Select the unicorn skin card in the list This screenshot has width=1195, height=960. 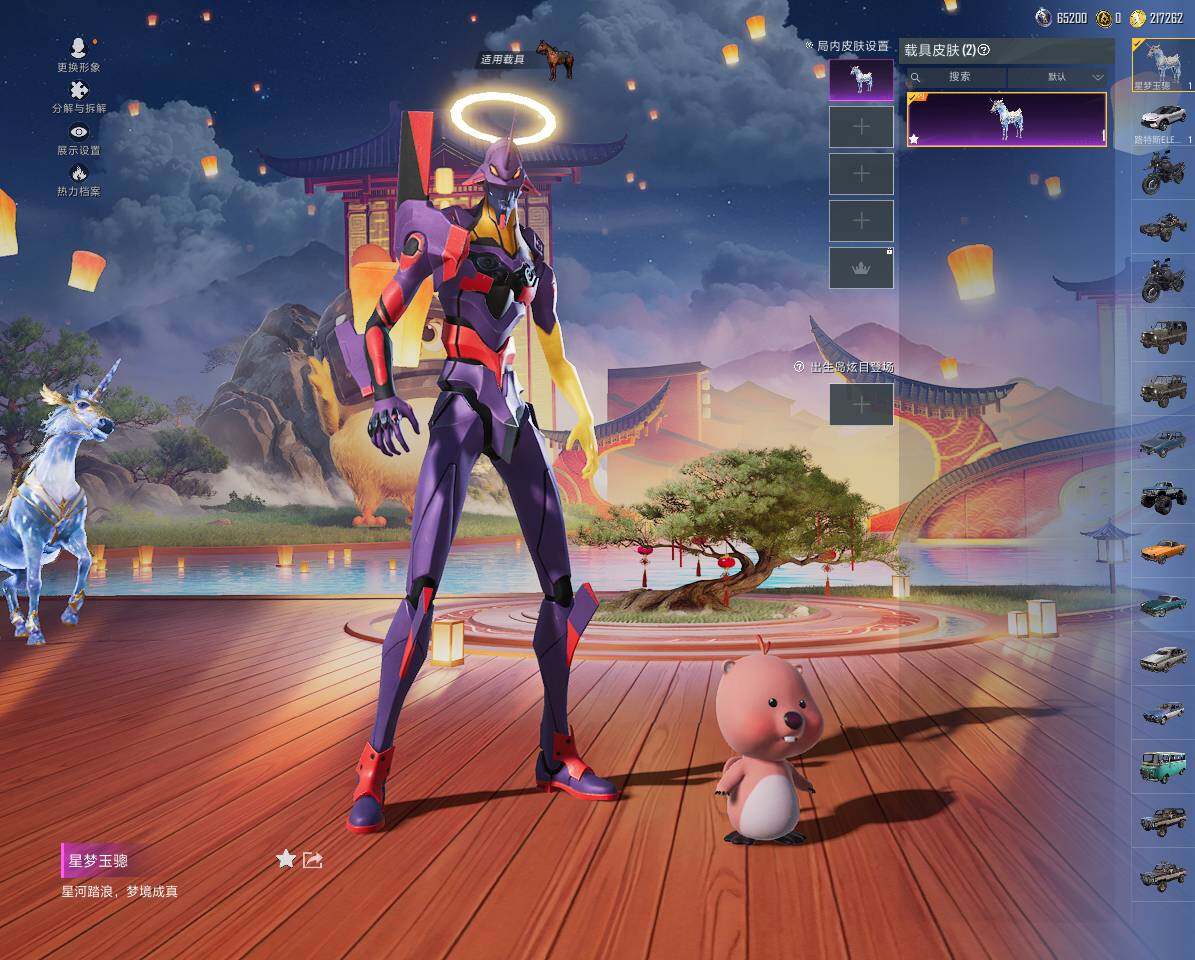[x=1006, y=120]
